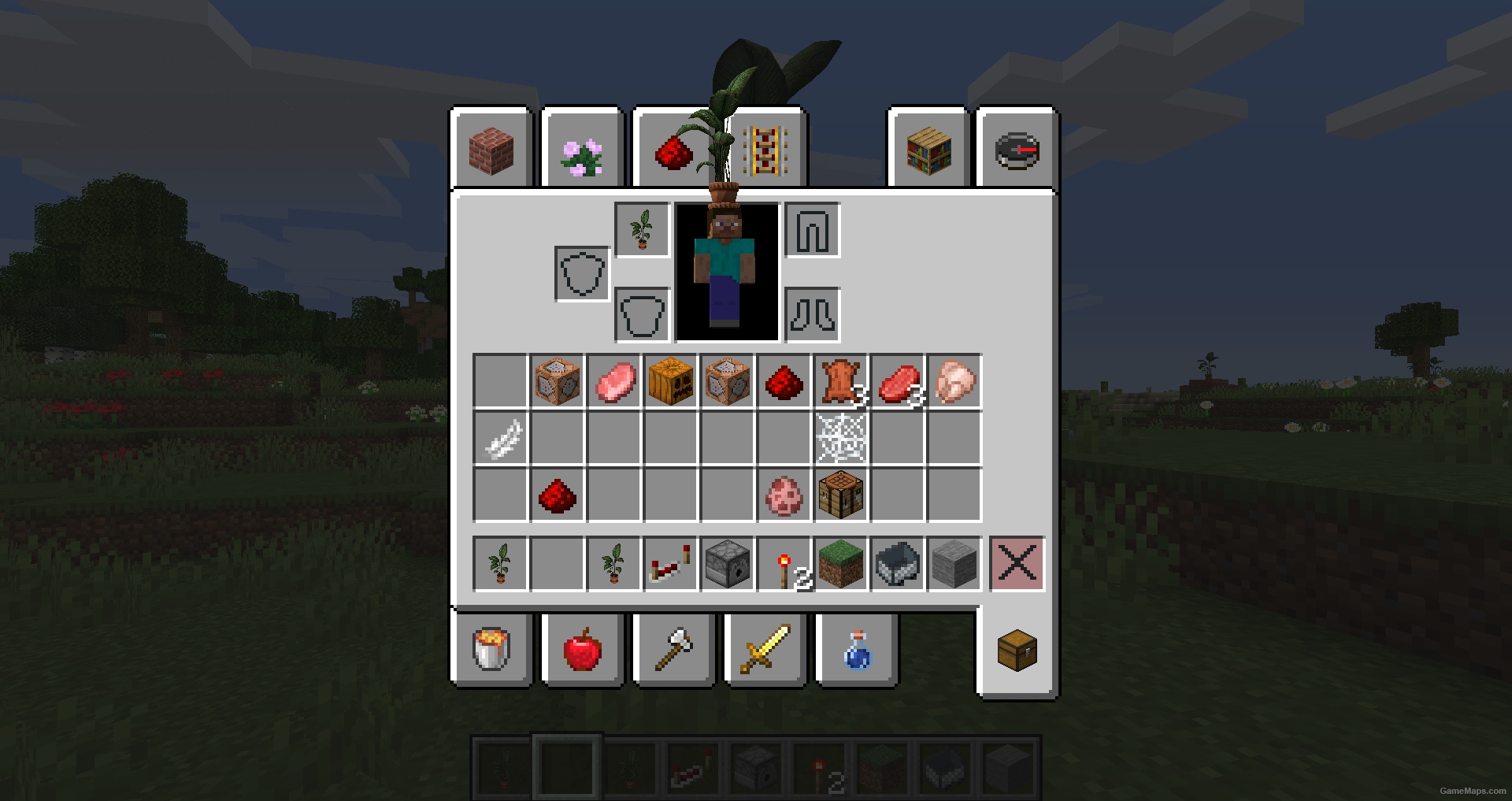The height and width of the screenshot is (801, 1512).
Task: Grab the redstone repeater item
Action: [x=670, y=563]
